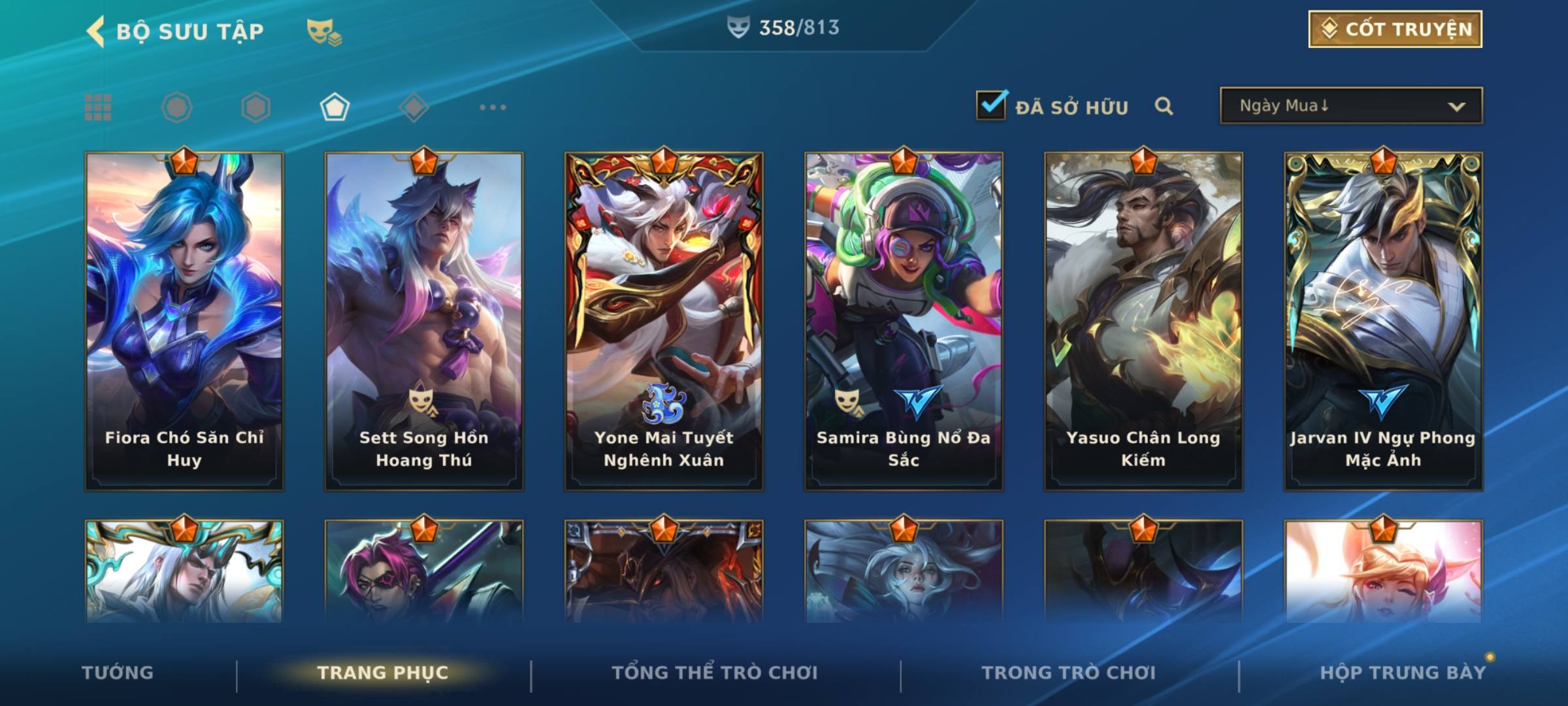1568x706 pixels.
Task: Open the Trong Trò Chơi tab
Action: [1069, 673]
